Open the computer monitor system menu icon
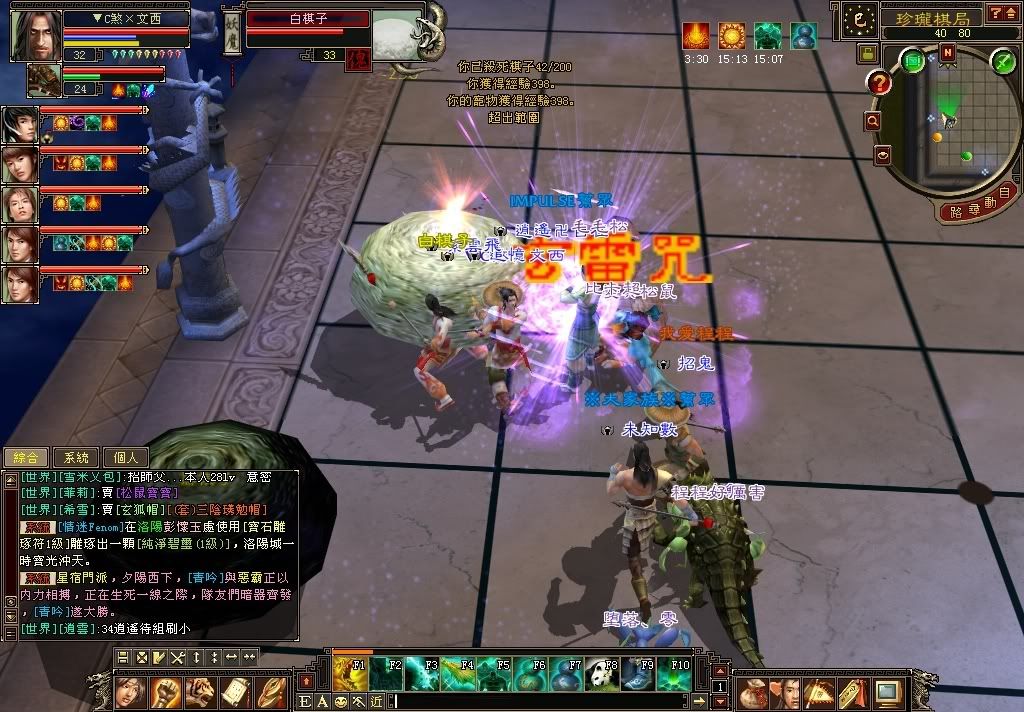The height and width of the screenshot is (712, 1024). tap(887, 691)
